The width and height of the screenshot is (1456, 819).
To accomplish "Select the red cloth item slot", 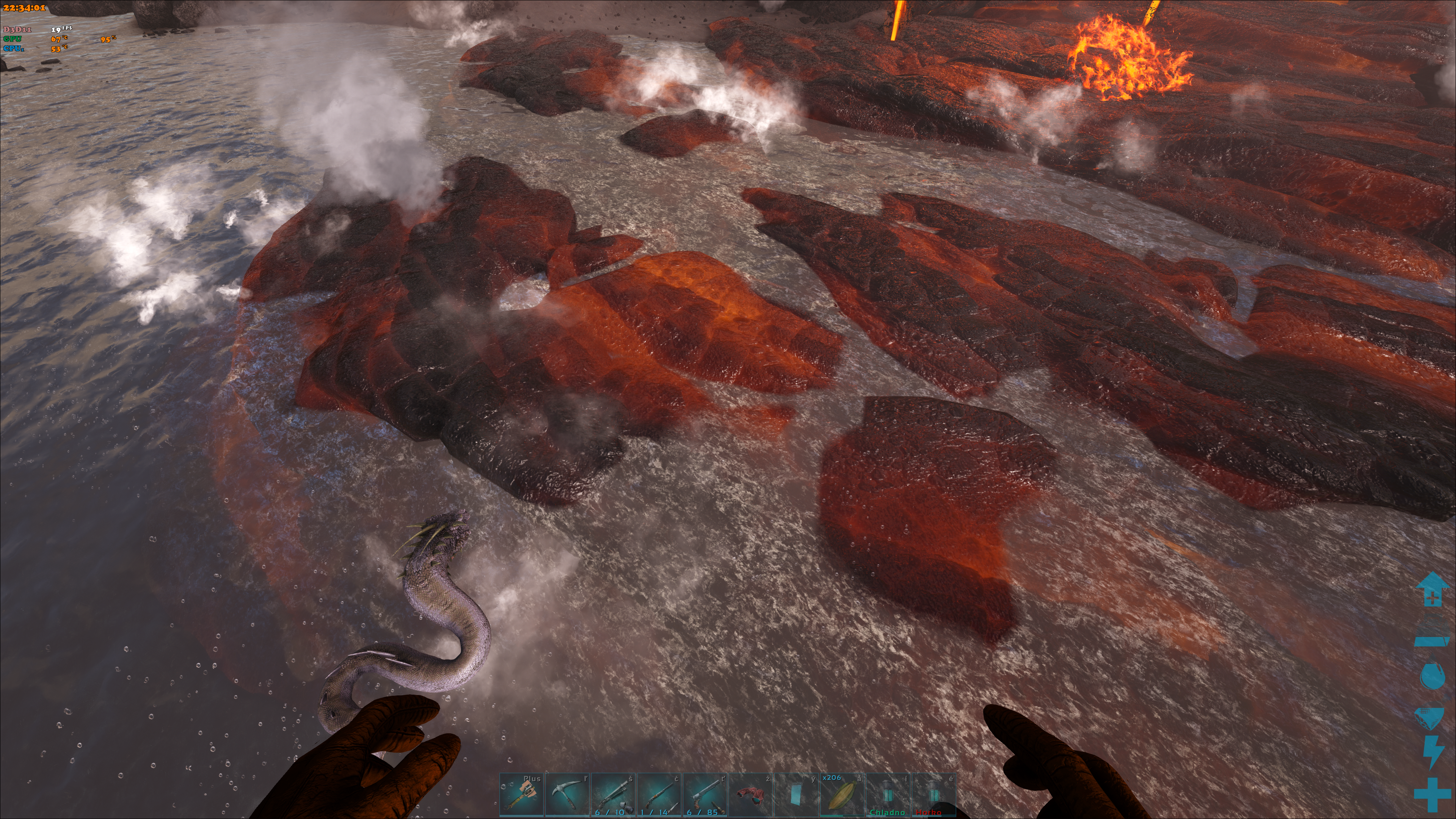I will [x=751, y=795].
